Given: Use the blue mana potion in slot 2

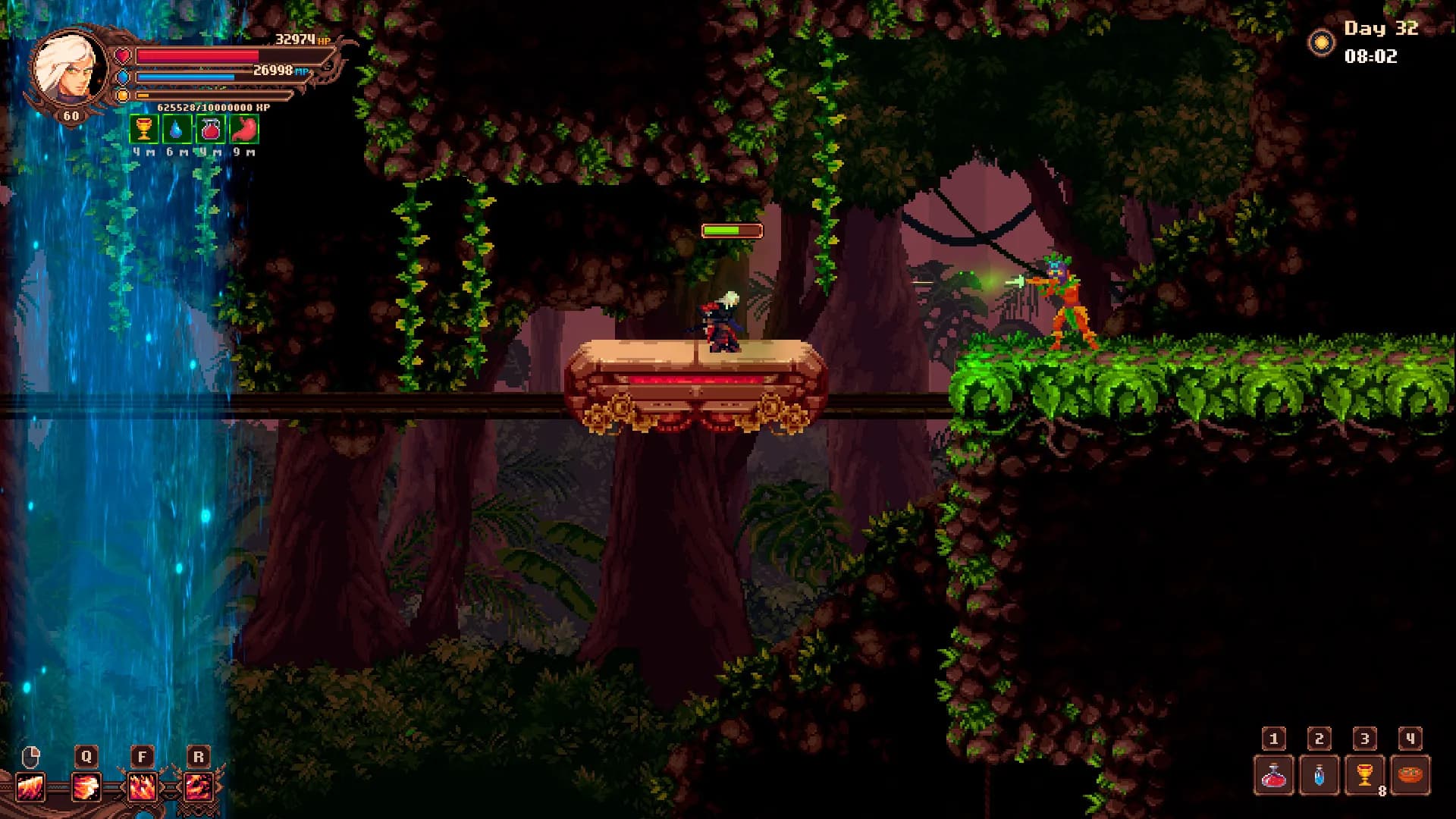Looking at the screenshot, I should tap(1319, 775).
